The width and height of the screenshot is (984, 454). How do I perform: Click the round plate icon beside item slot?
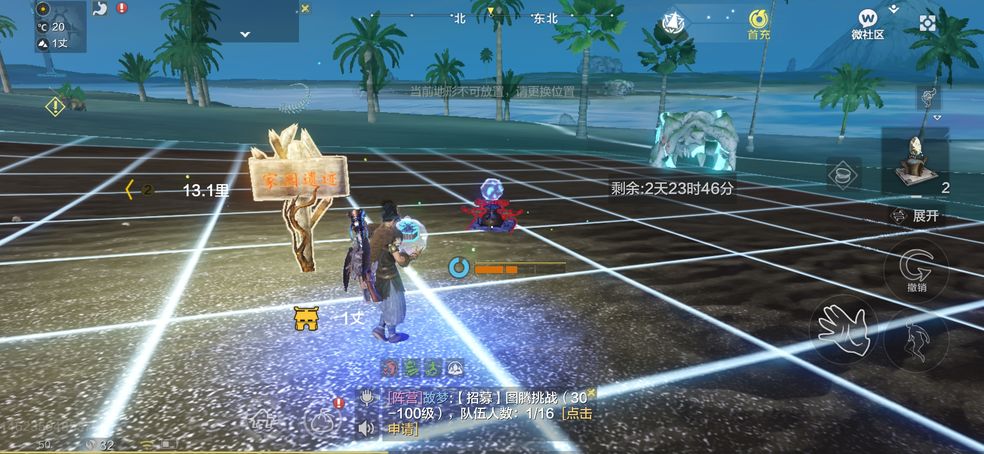[x=844, y=173]
